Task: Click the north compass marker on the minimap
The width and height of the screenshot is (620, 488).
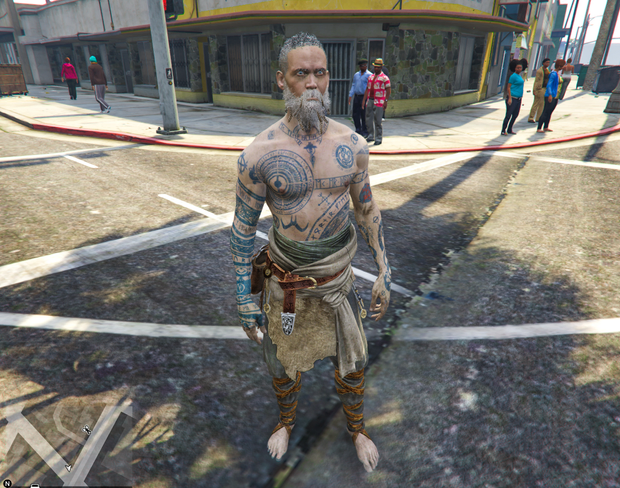Action: coord(7,483)
